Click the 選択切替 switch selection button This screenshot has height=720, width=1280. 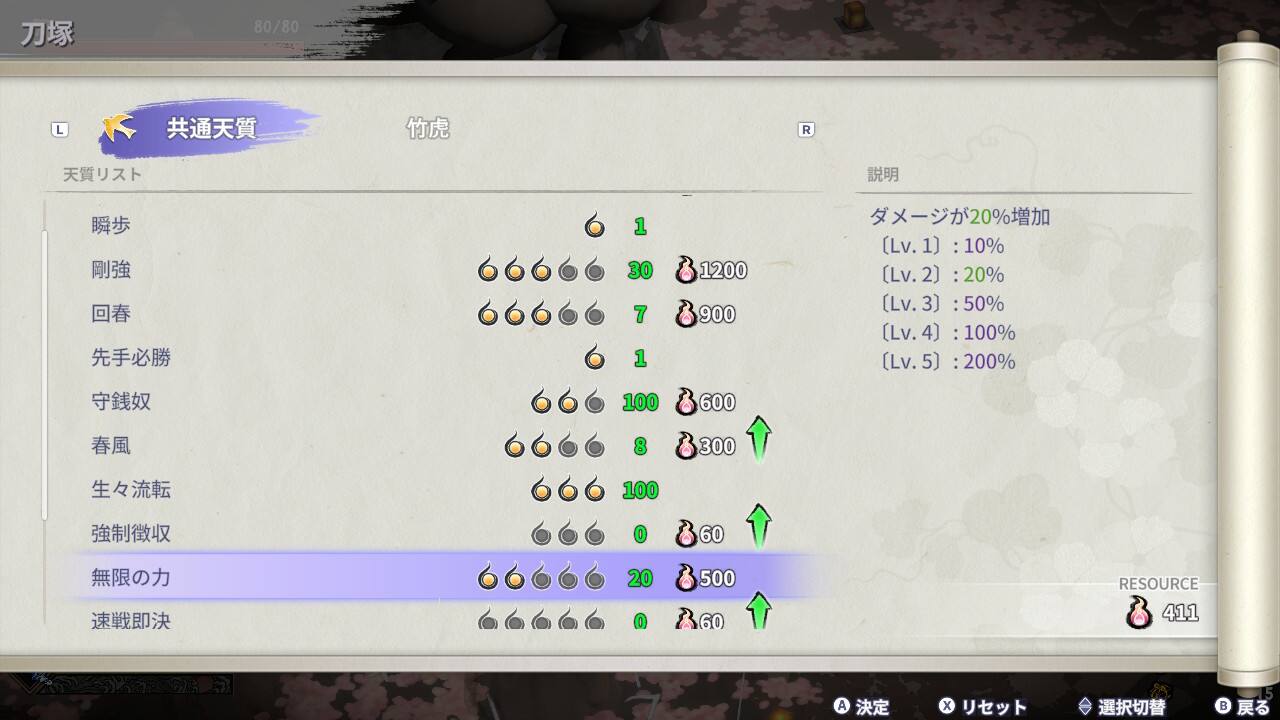pos(1121,706)
